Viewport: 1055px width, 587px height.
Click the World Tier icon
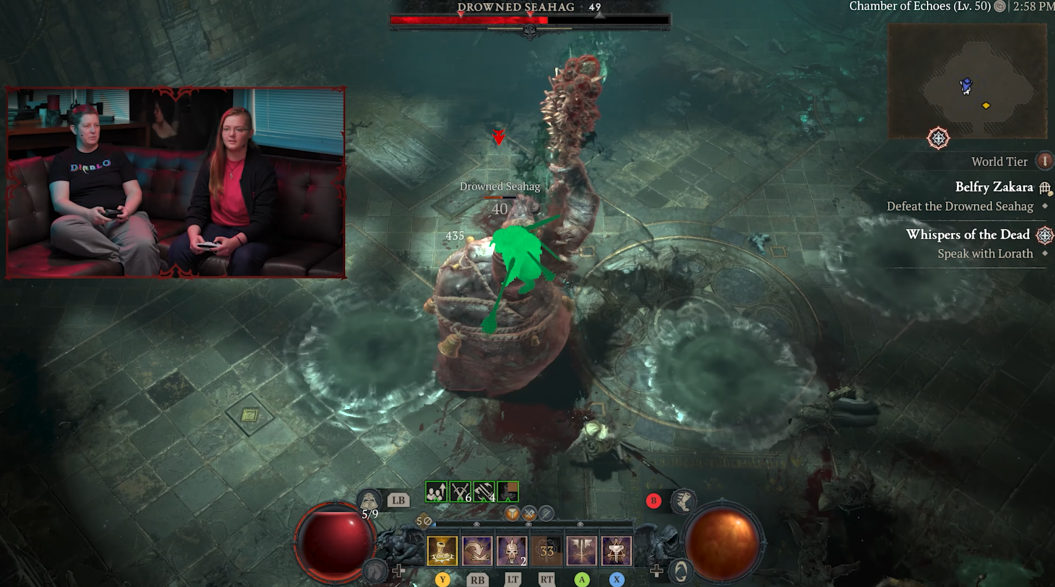coord(1045,161)
